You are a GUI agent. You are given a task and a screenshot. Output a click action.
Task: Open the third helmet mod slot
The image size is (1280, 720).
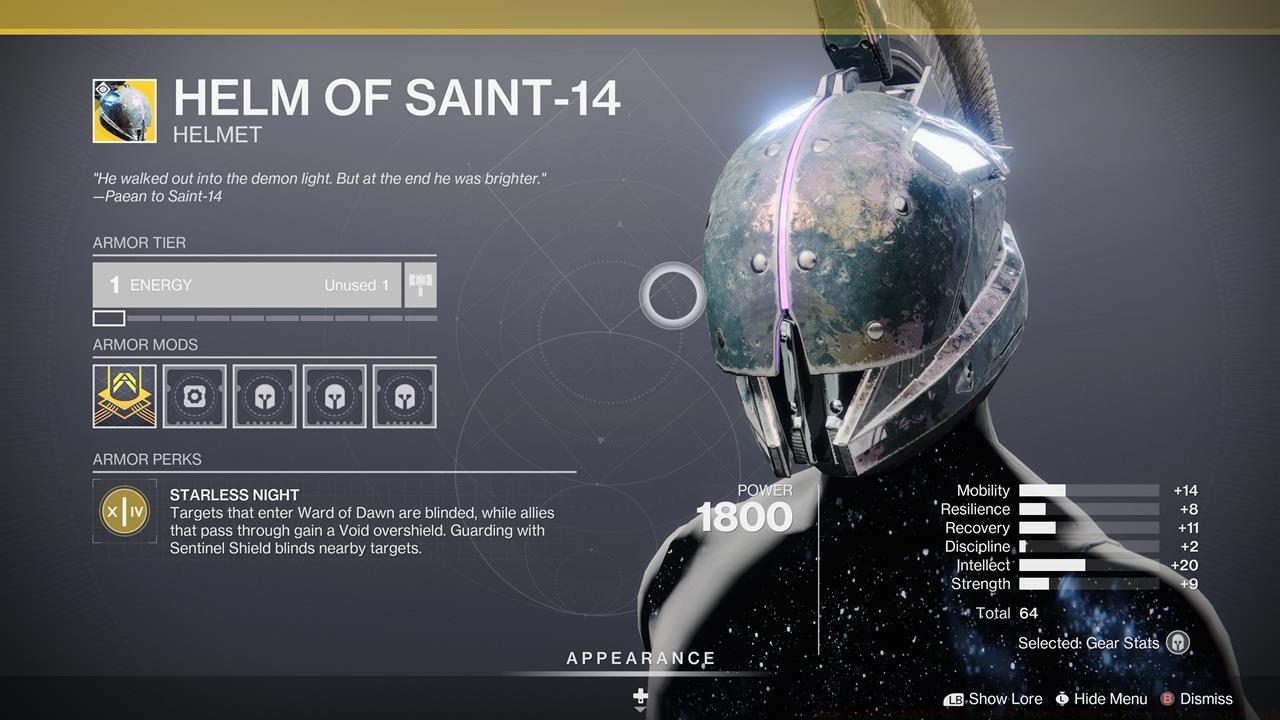point(404,396)
